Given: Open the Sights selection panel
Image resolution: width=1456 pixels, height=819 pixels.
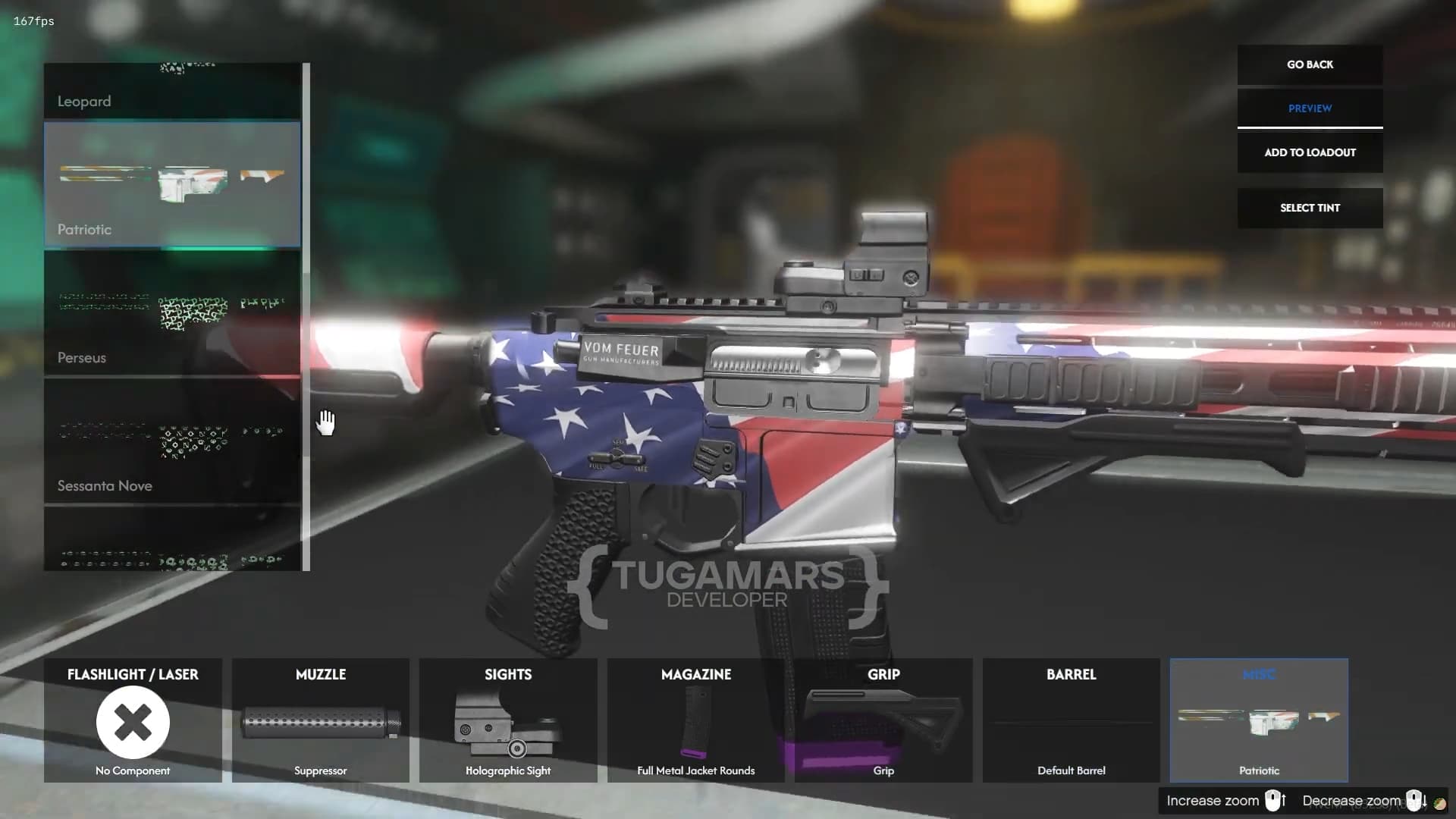Looking at the screenshot, I should click(507, 674).
